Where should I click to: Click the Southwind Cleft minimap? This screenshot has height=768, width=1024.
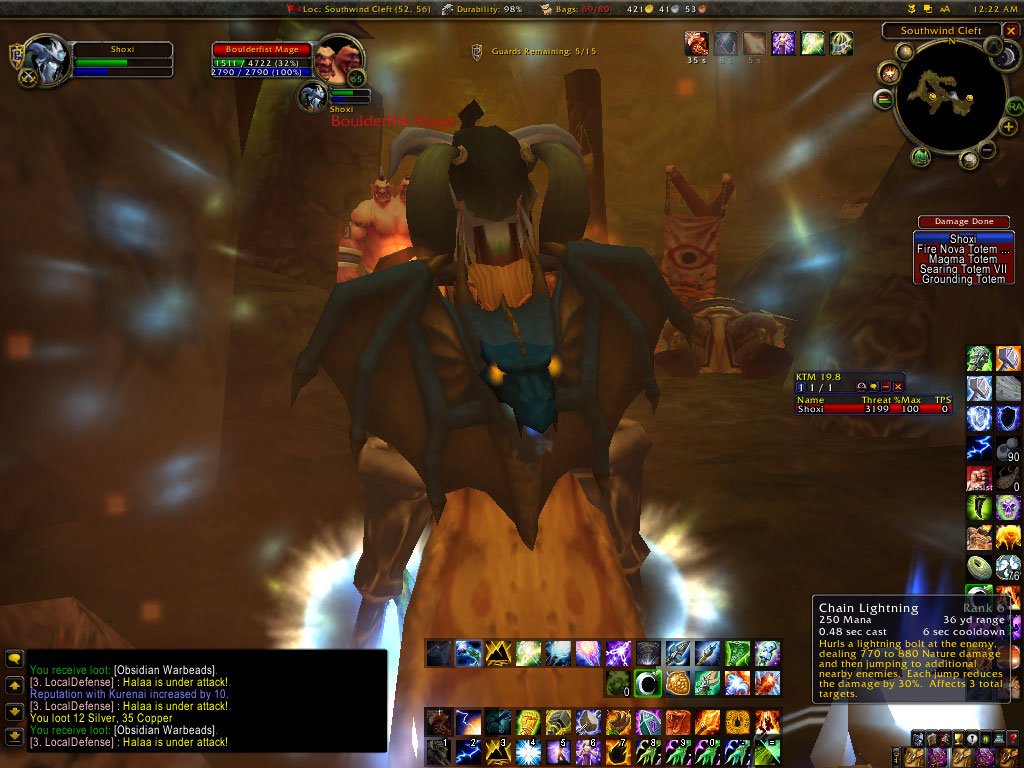tap(947, 98)
